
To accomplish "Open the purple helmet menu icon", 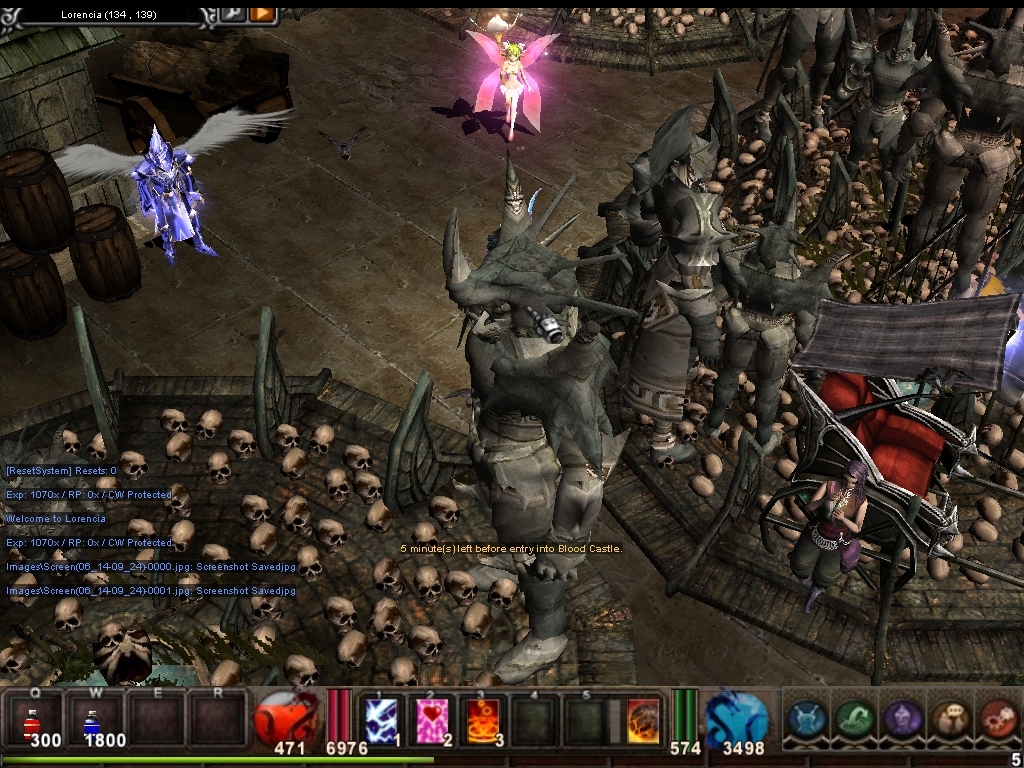I will pos(903,718).
